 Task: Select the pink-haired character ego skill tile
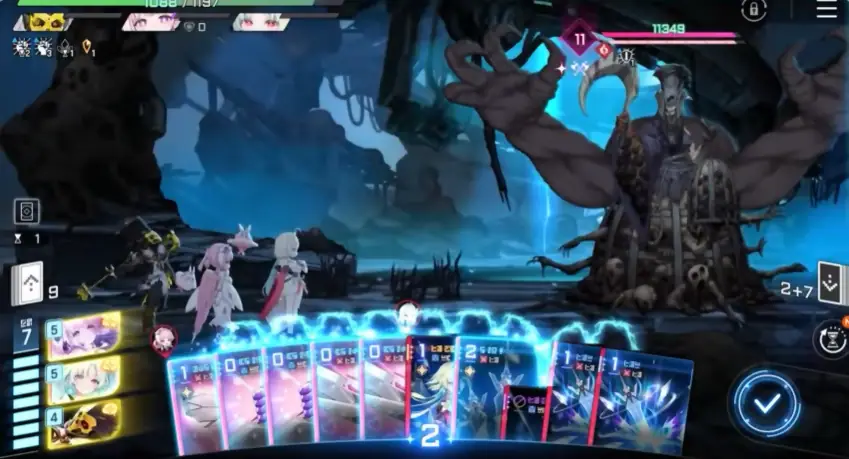coord(82,334)
